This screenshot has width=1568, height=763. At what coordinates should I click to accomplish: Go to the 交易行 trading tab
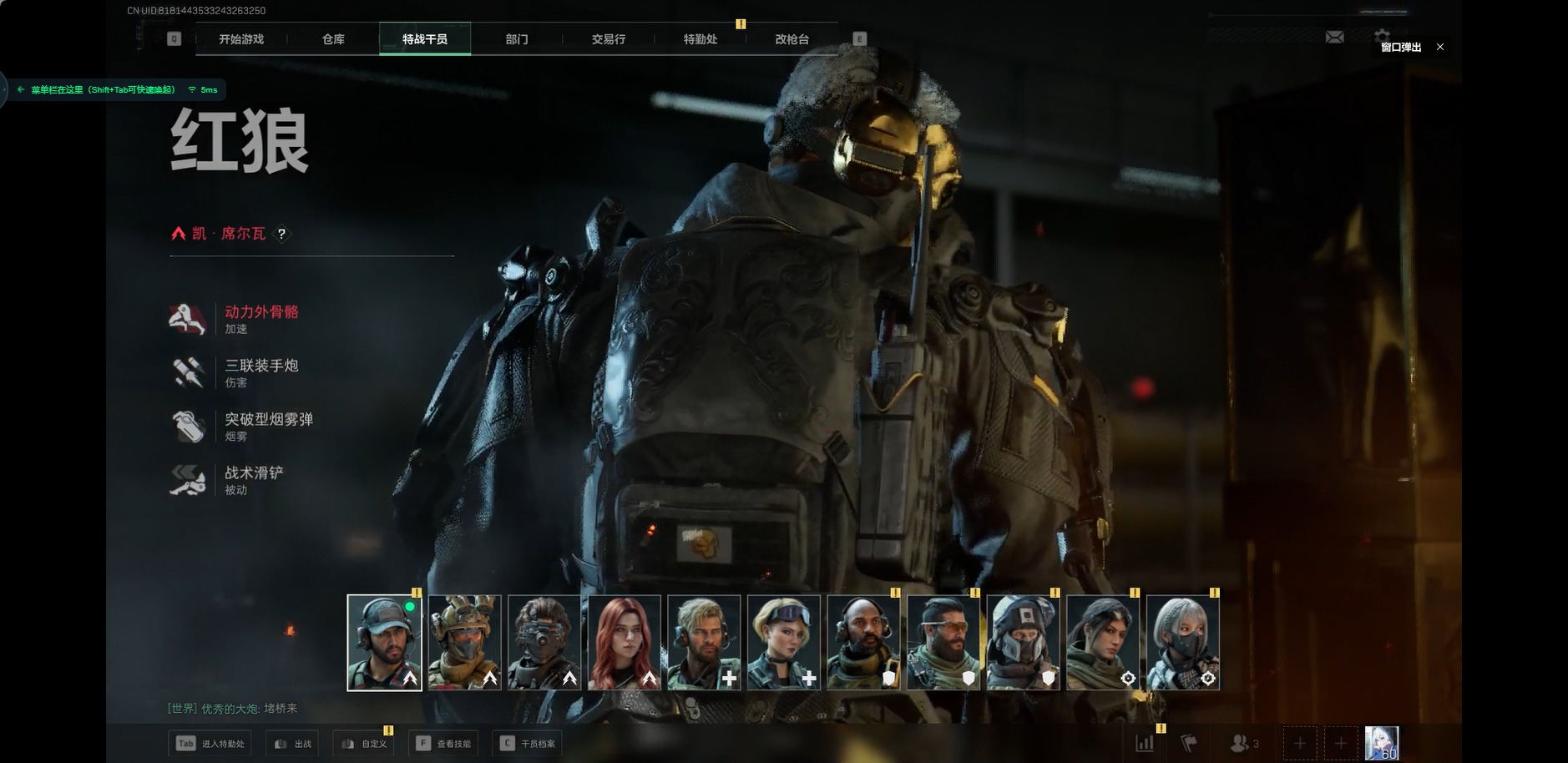click(x=608, y=39)
